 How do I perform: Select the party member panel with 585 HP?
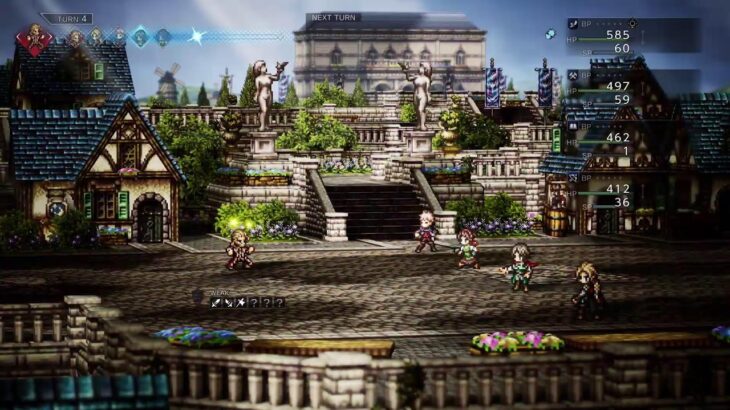click(632, 35)
